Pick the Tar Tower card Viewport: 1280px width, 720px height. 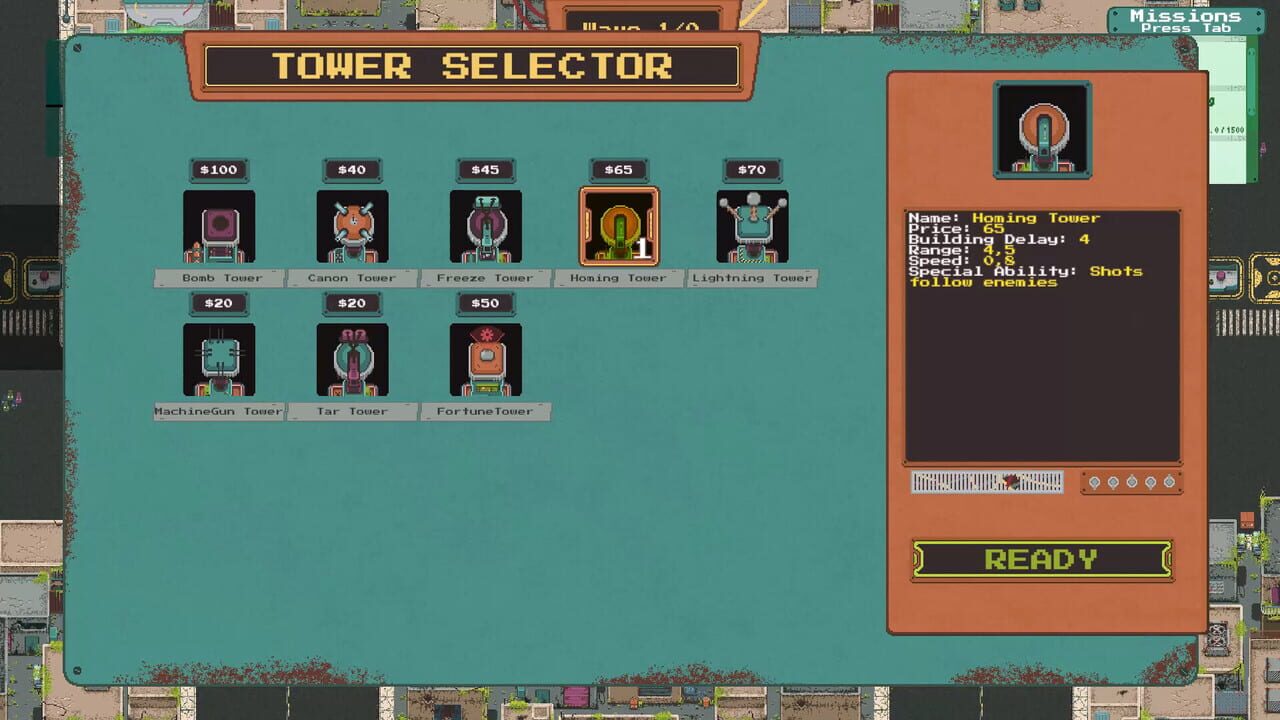(x=352, y=360)
